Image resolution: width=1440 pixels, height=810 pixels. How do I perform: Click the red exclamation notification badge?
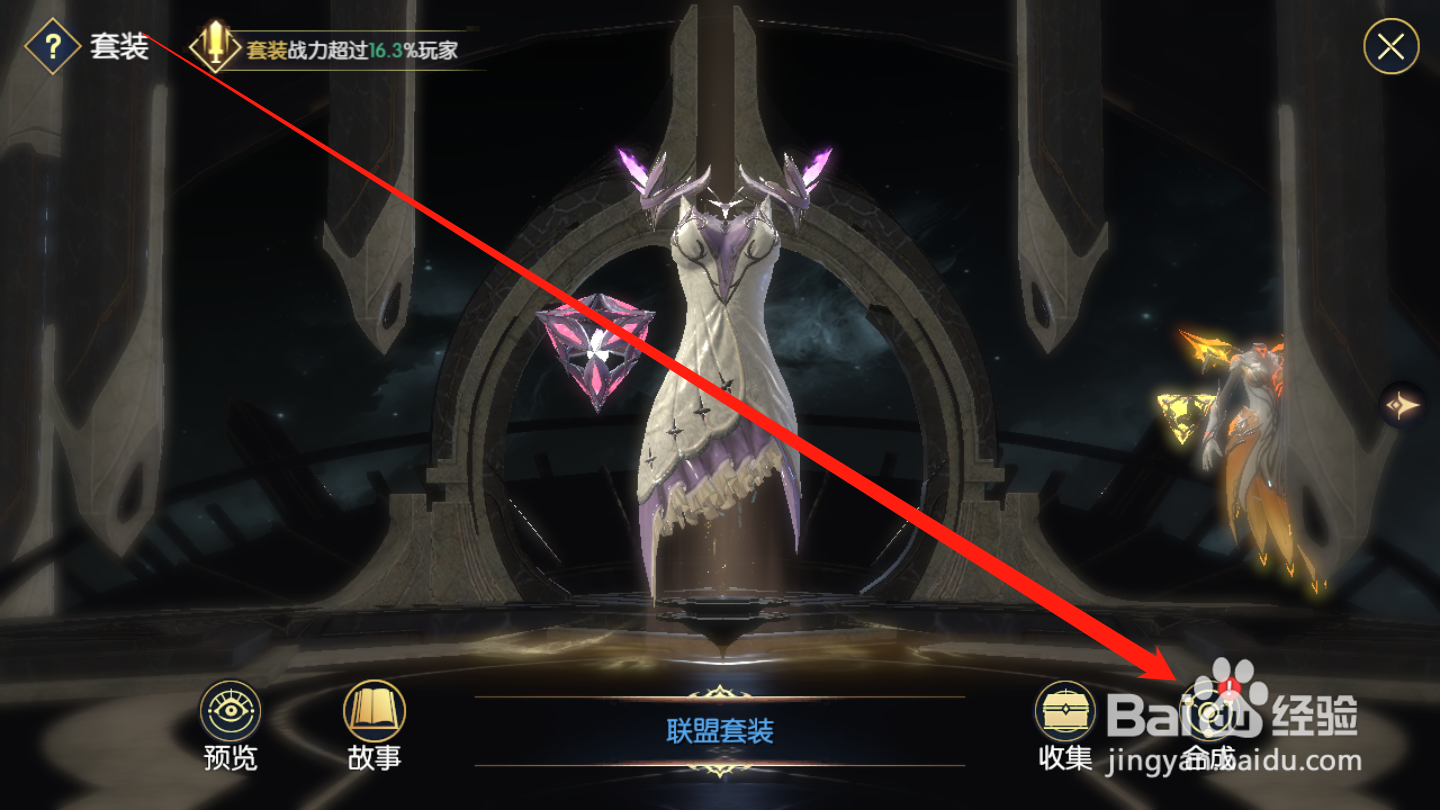(1230, 688)
